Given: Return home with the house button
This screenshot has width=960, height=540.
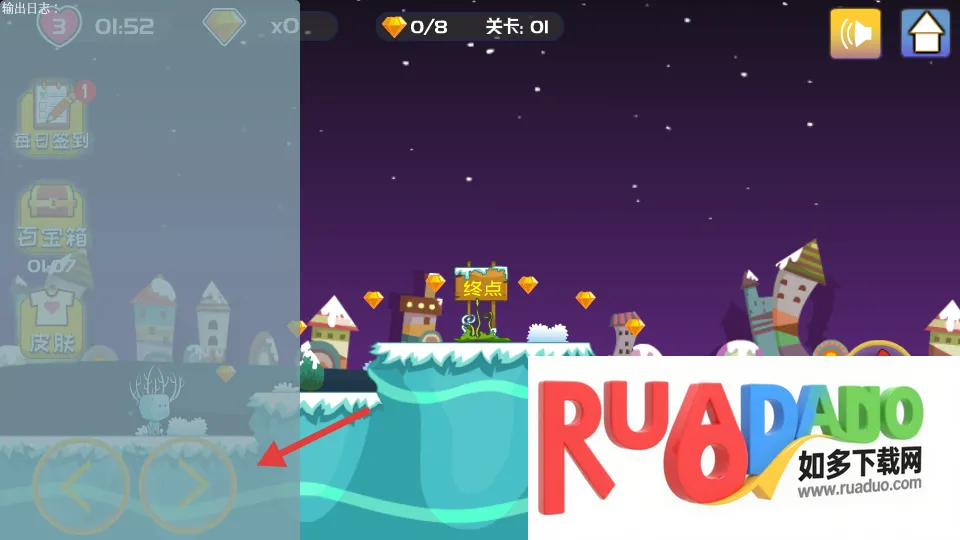Looking at the screenshot, I should tap(925, 34).
